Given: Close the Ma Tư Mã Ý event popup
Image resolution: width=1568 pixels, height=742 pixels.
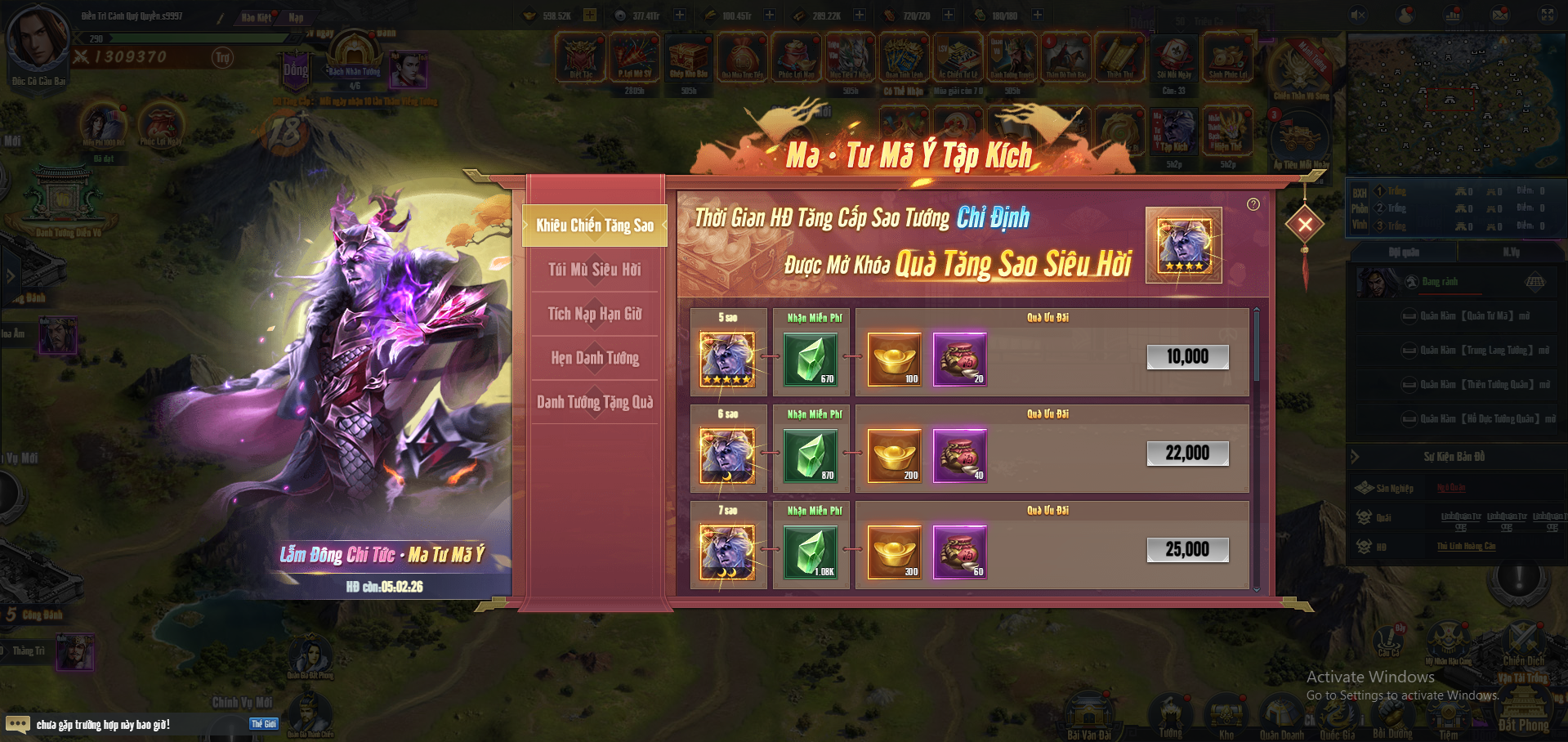Looking at the screenshot, I should pyautogui.click(x=1305, y=224).
